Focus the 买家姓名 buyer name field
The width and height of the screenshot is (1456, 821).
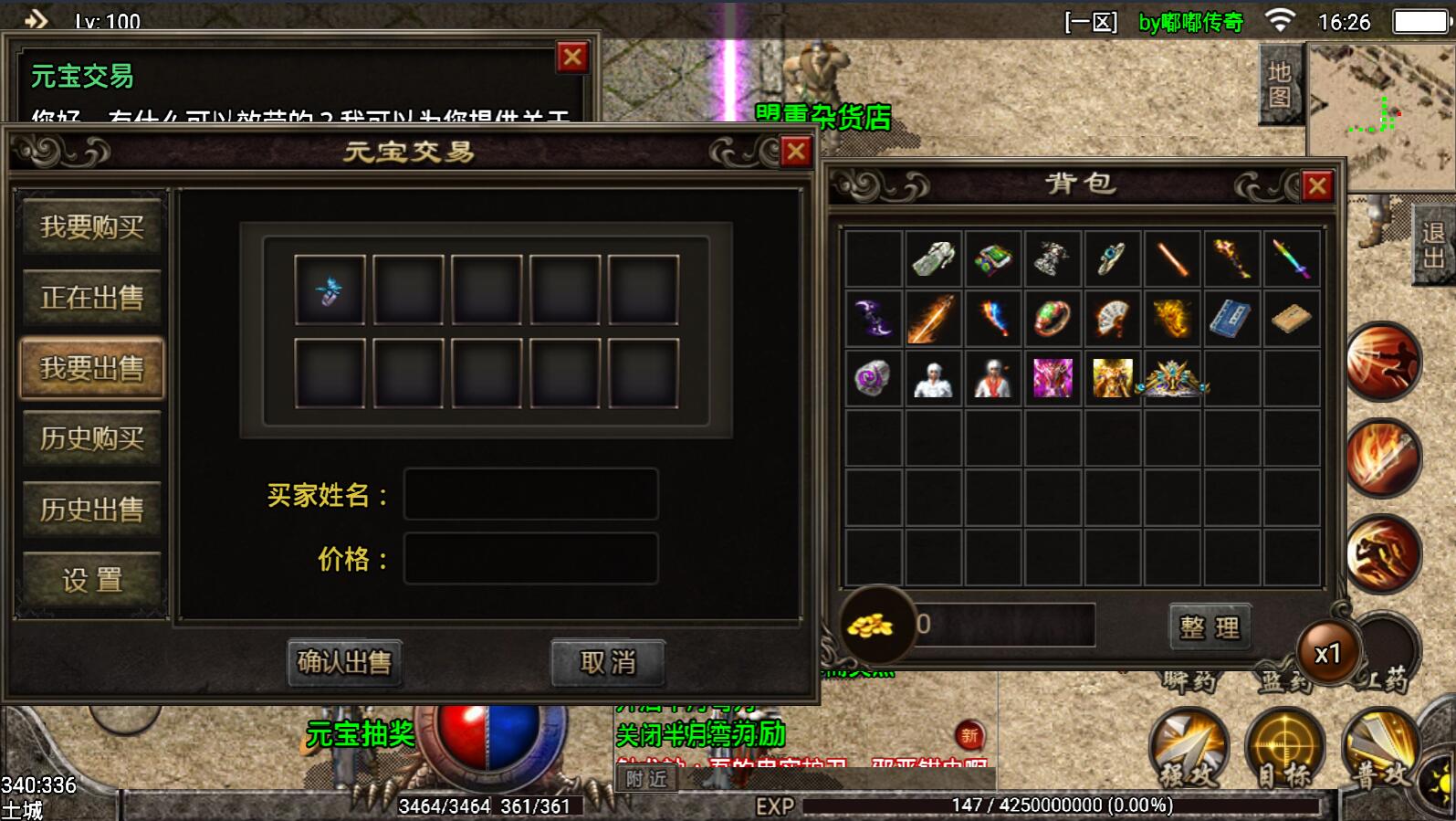(530, 495)
